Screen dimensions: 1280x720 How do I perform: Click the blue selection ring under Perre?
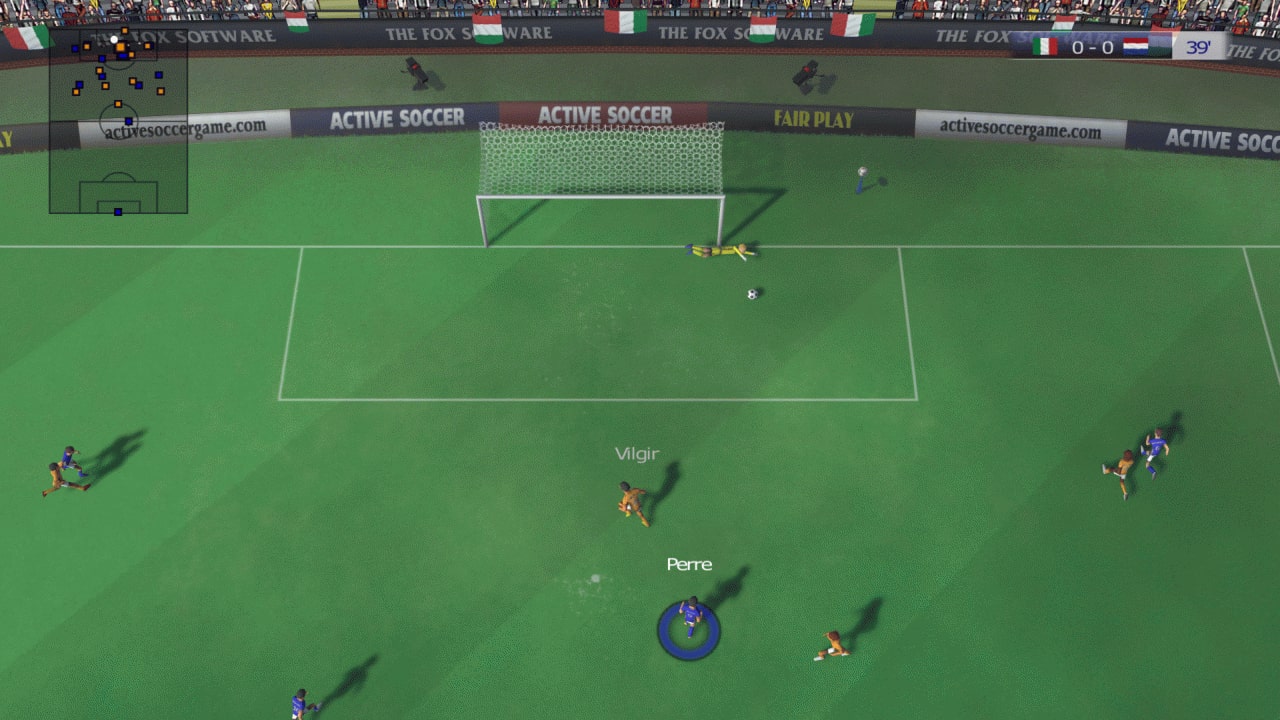click(x=688, y=630)
